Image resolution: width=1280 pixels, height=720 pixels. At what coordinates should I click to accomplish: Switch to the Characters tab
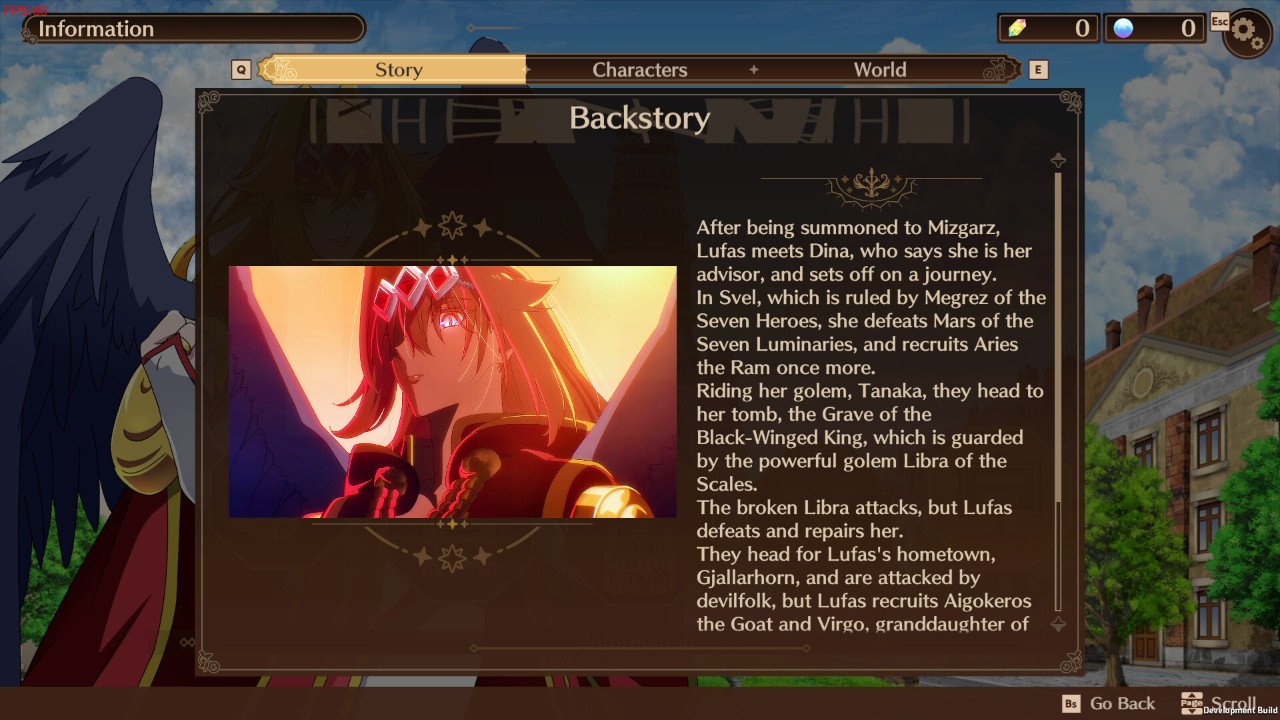pyautogui.click(x=640, y=69)
